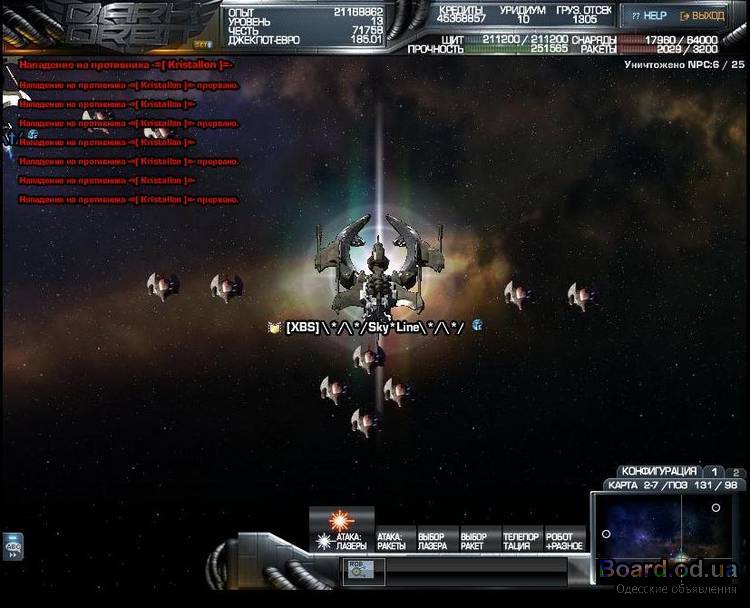Screen dimensions: 750x608
Task: Switch to ship configuration 2
Action: pos(735,471)
